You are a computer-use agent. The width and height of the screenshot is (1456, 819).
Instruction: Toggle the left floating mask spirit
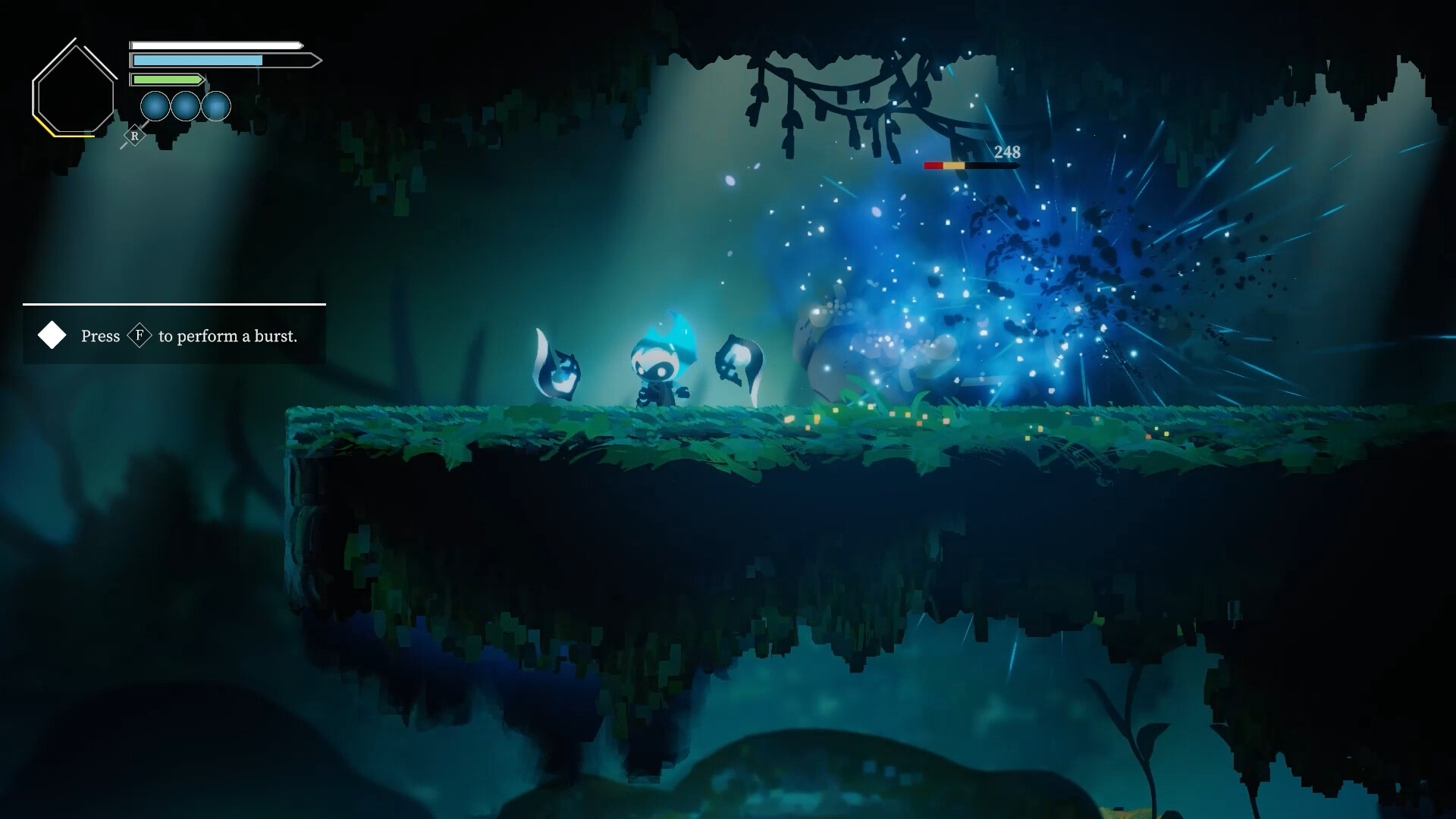click(x=556, y=362)
